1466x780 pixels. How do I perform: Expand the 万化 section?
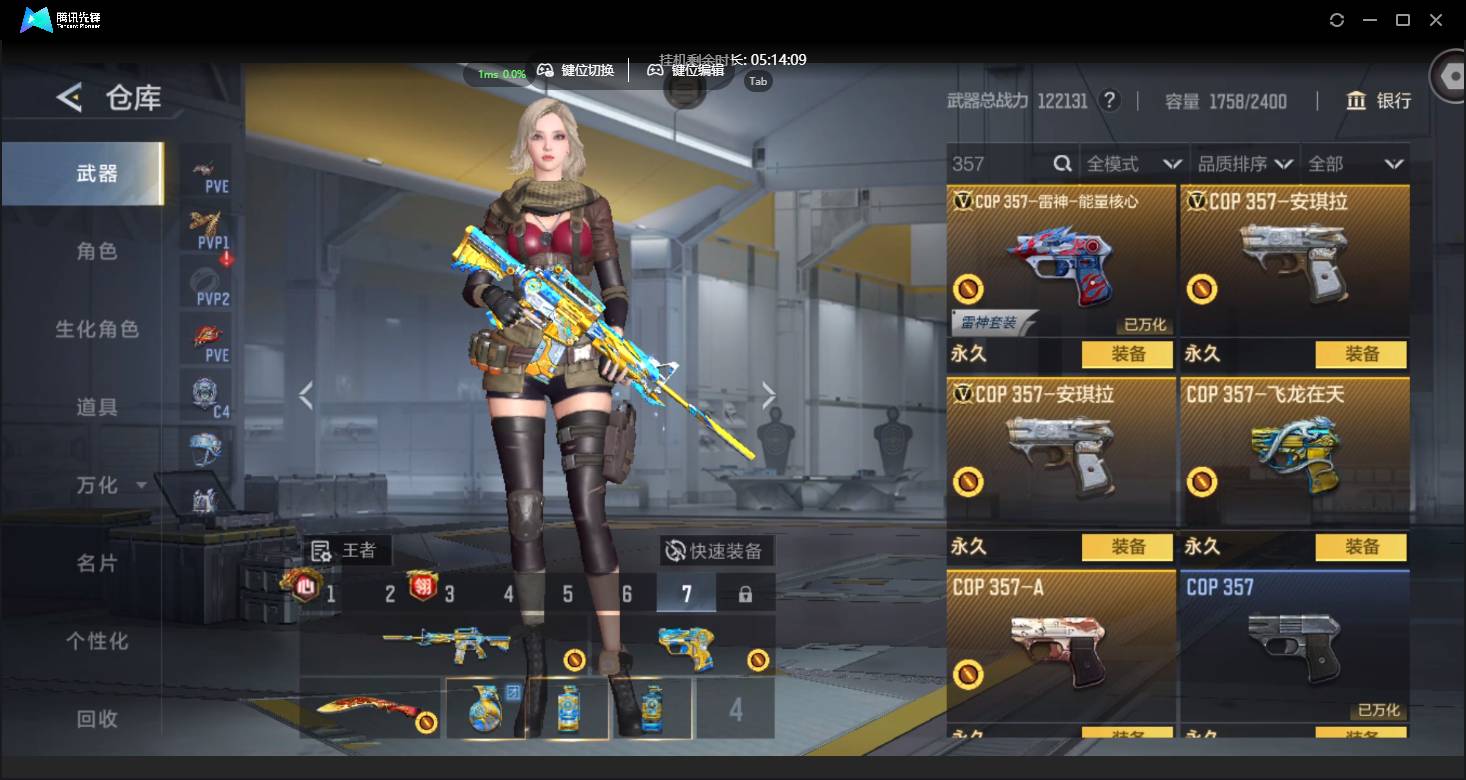point(110,485)
